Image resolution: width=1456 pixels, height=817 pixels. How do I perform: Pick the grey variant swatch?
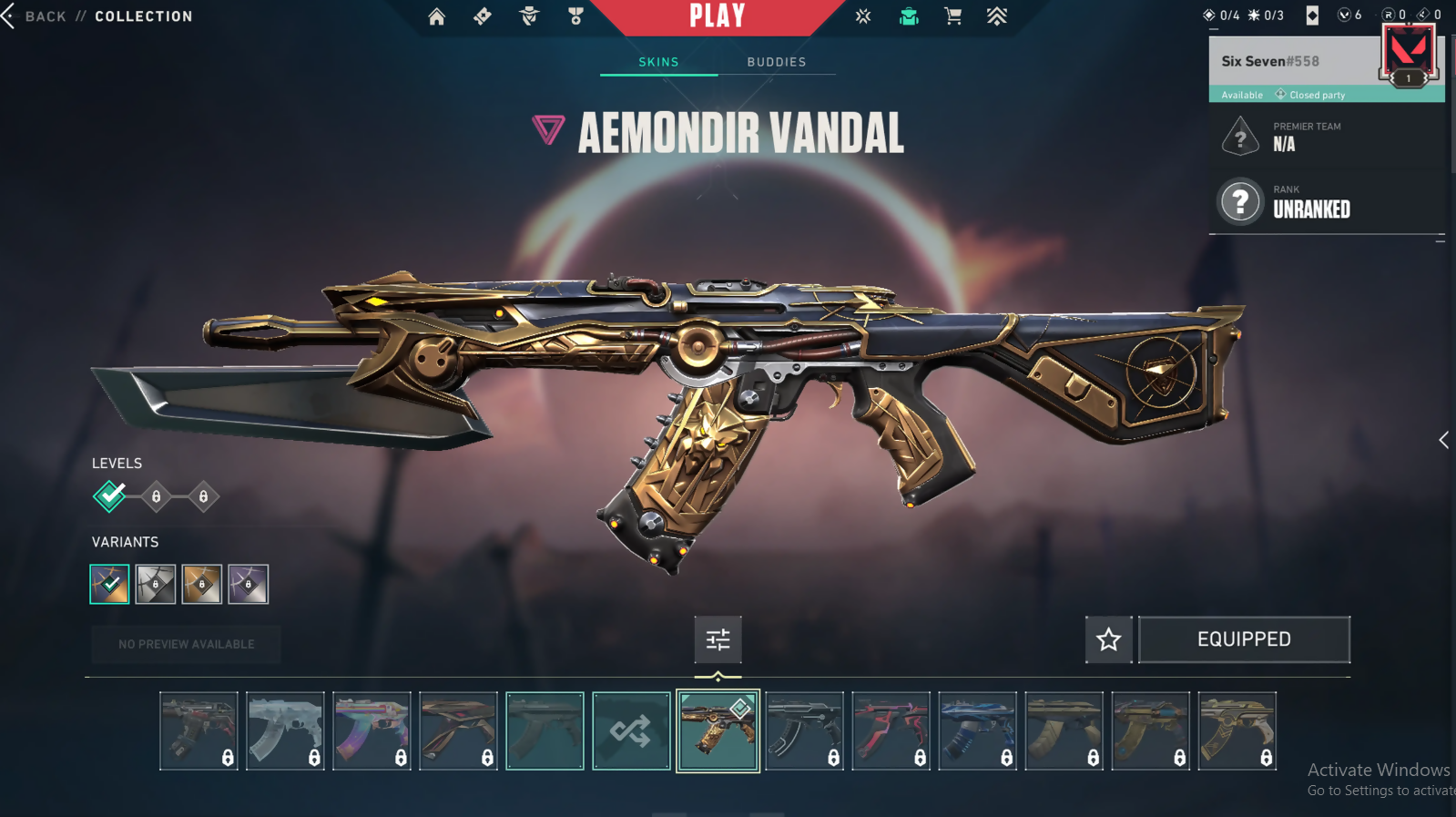point(156,584)
